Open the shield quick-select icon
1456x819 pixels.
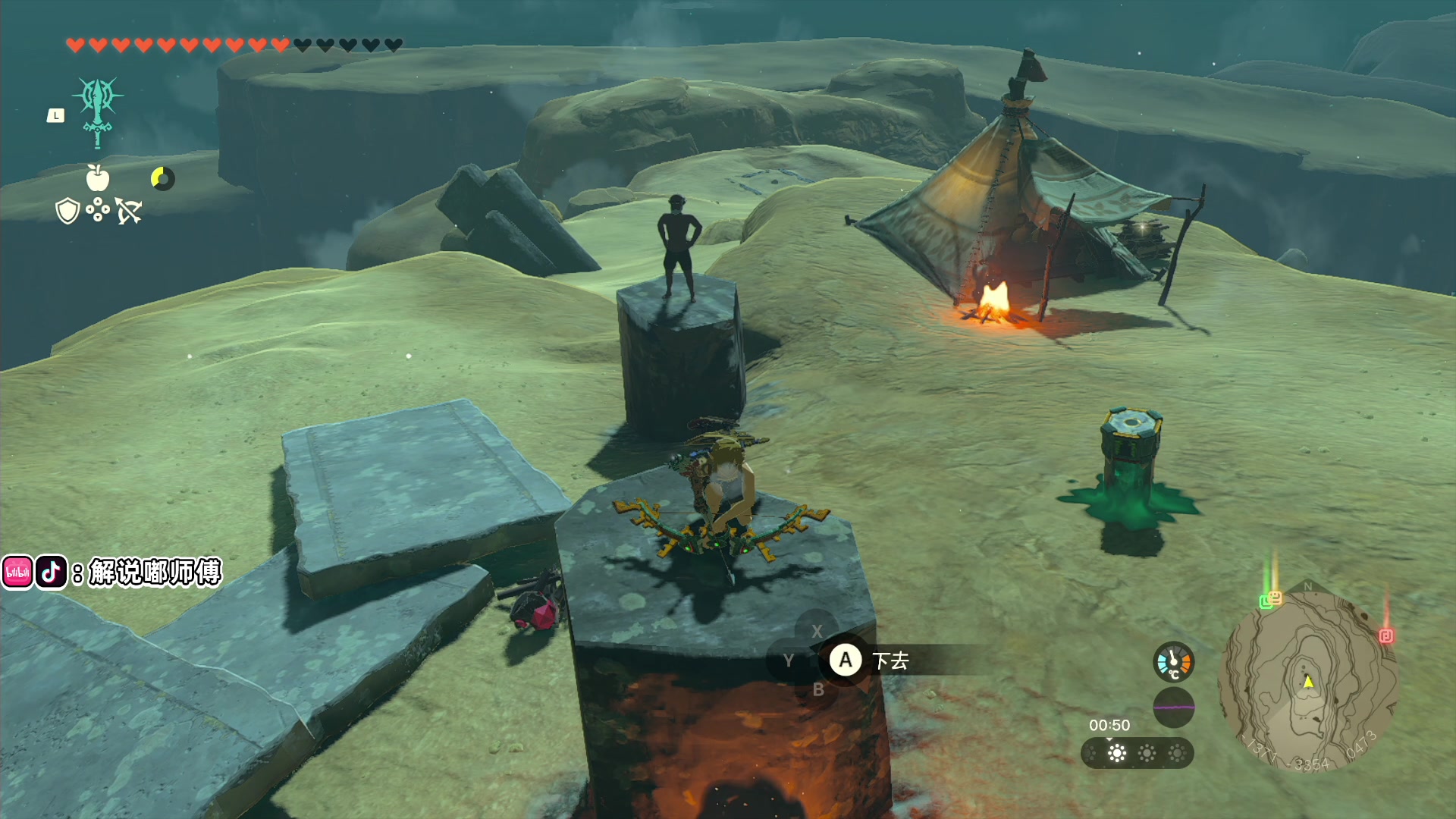pos(68,211)
